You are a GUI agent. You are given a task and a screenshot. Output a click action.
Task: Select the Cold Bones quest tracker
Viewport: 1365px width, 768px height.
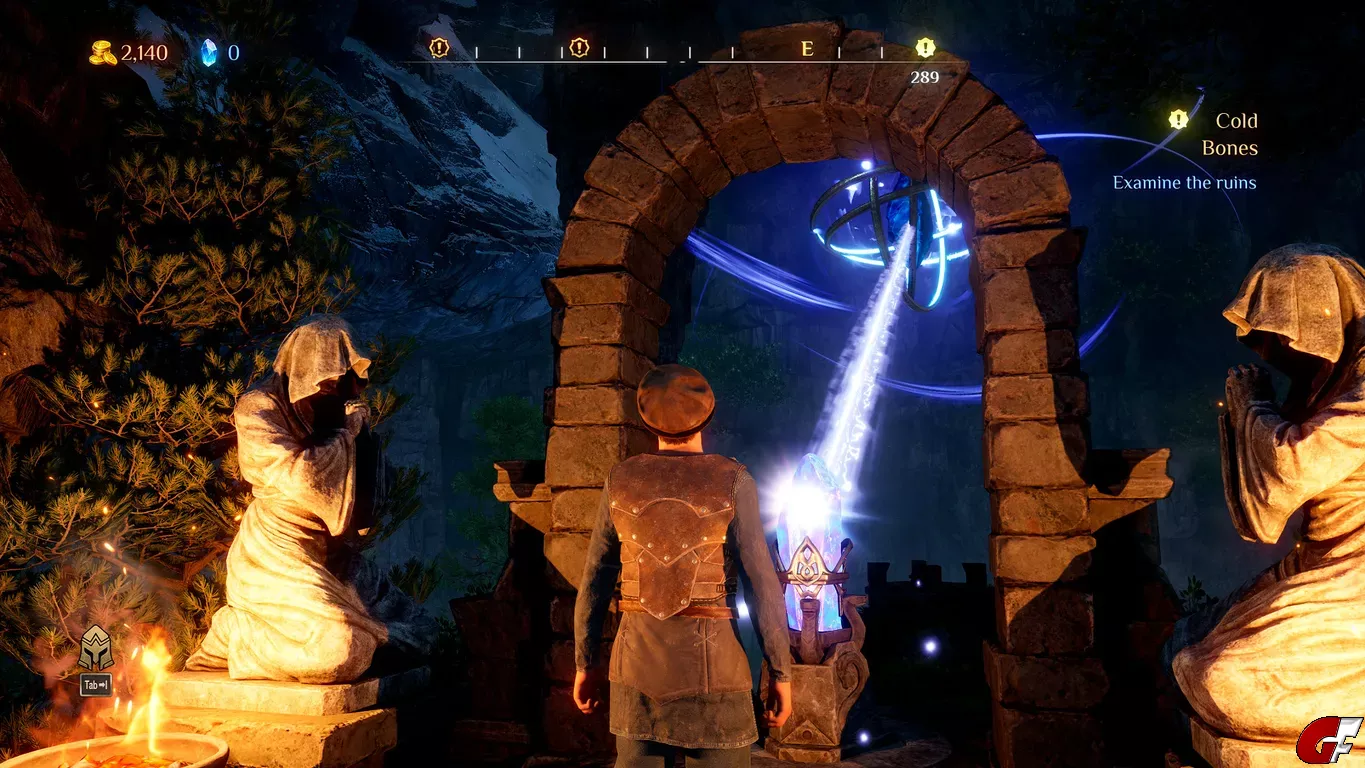(1234, 134)
